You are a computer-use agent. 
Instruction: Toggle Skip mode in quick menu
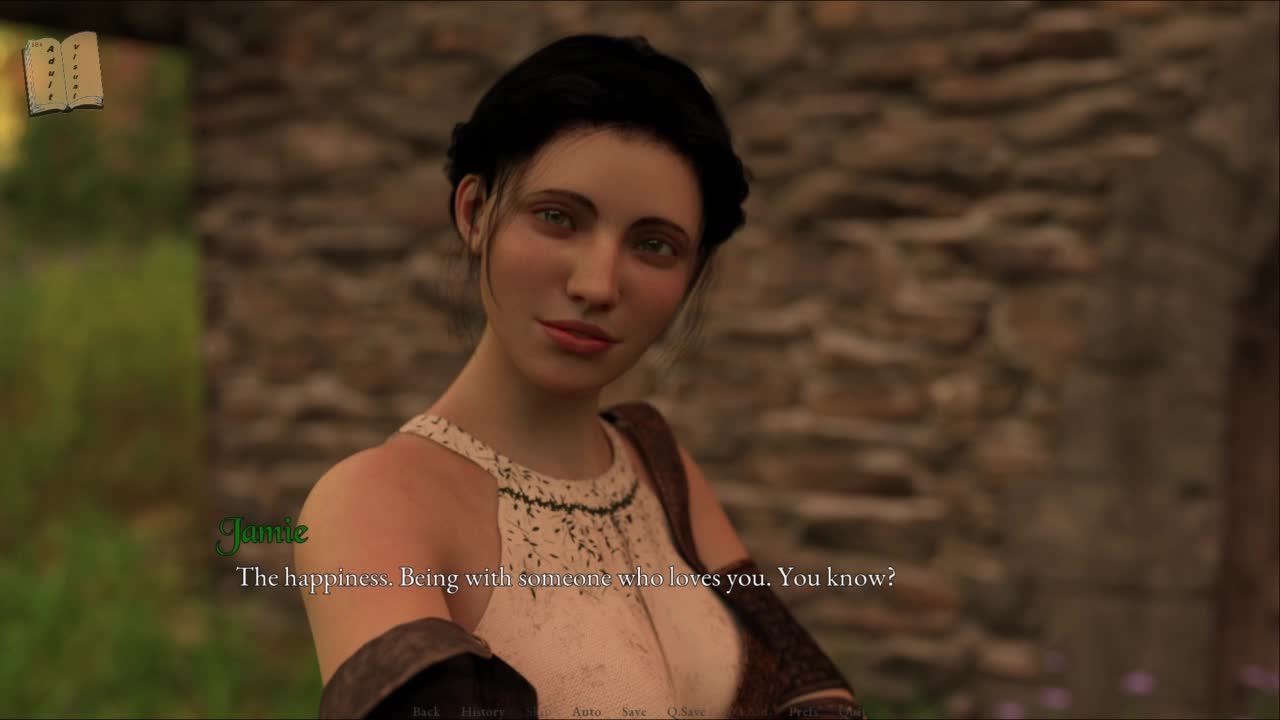click(538, 712)
